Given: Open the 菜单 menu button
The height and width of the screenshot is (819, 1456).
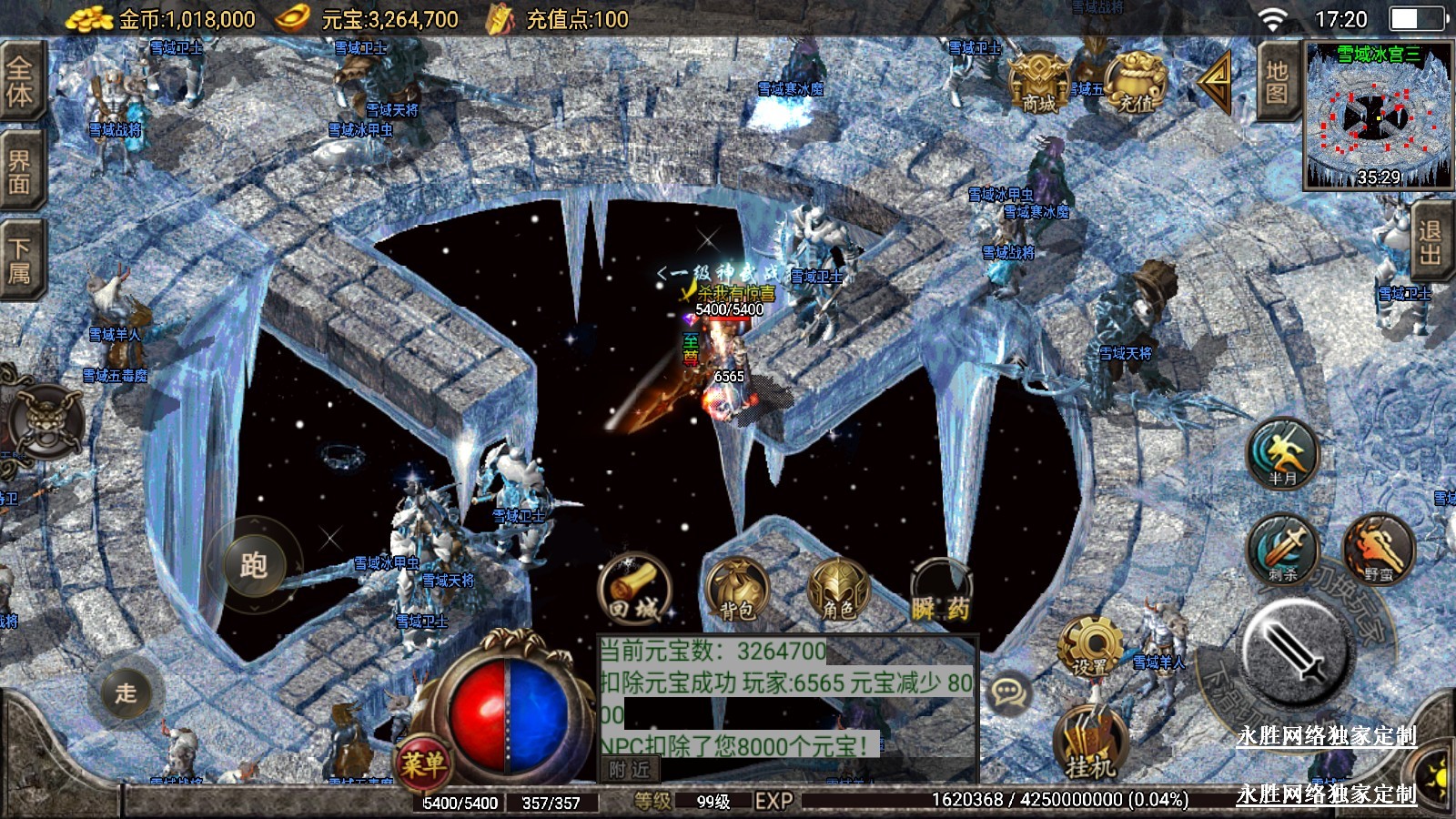Looking at the screenshot, I should [x=423, y=763].
